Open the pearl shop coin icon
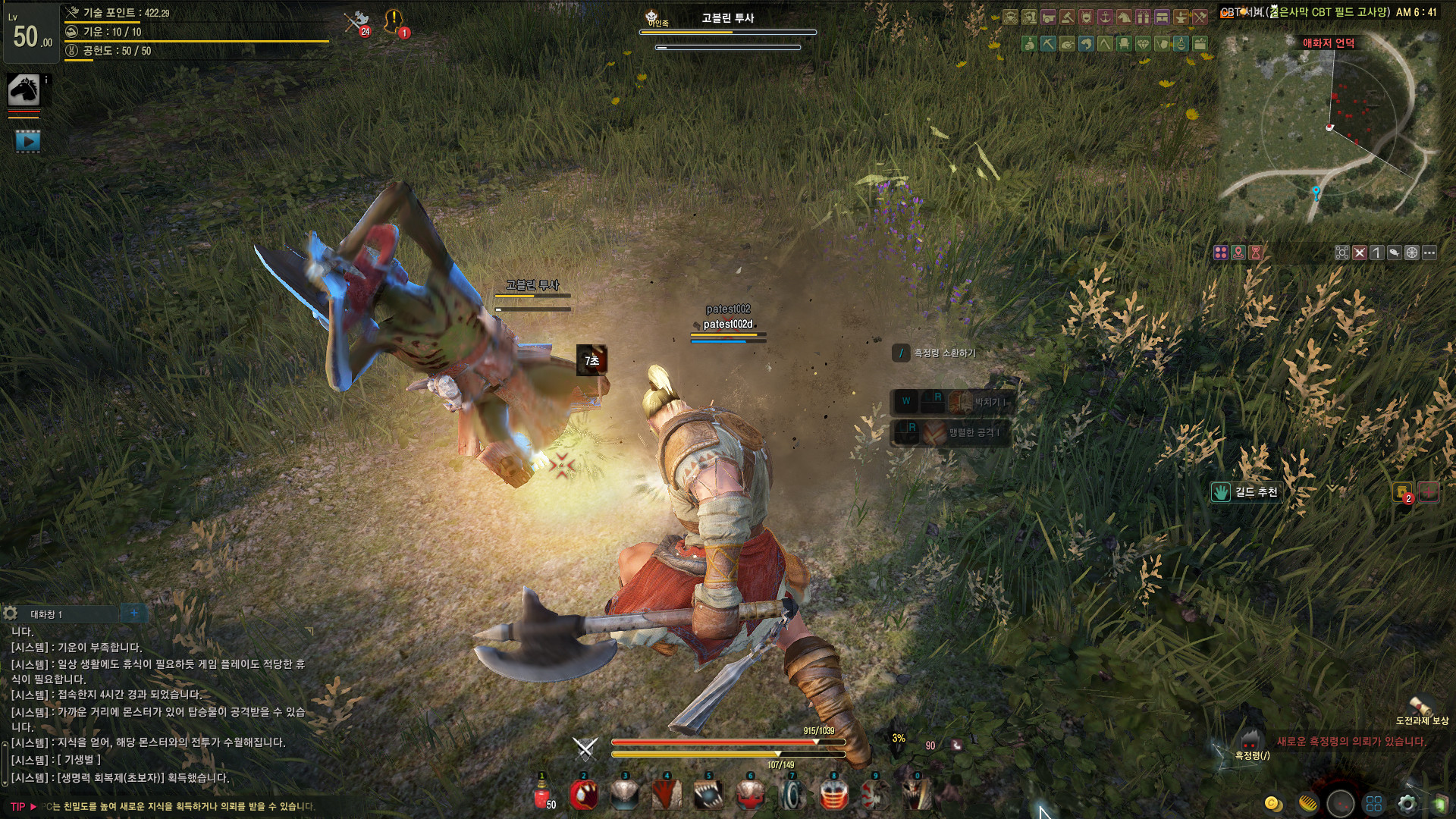This screenshot has width=1456, height=819. pos(1273,803)
